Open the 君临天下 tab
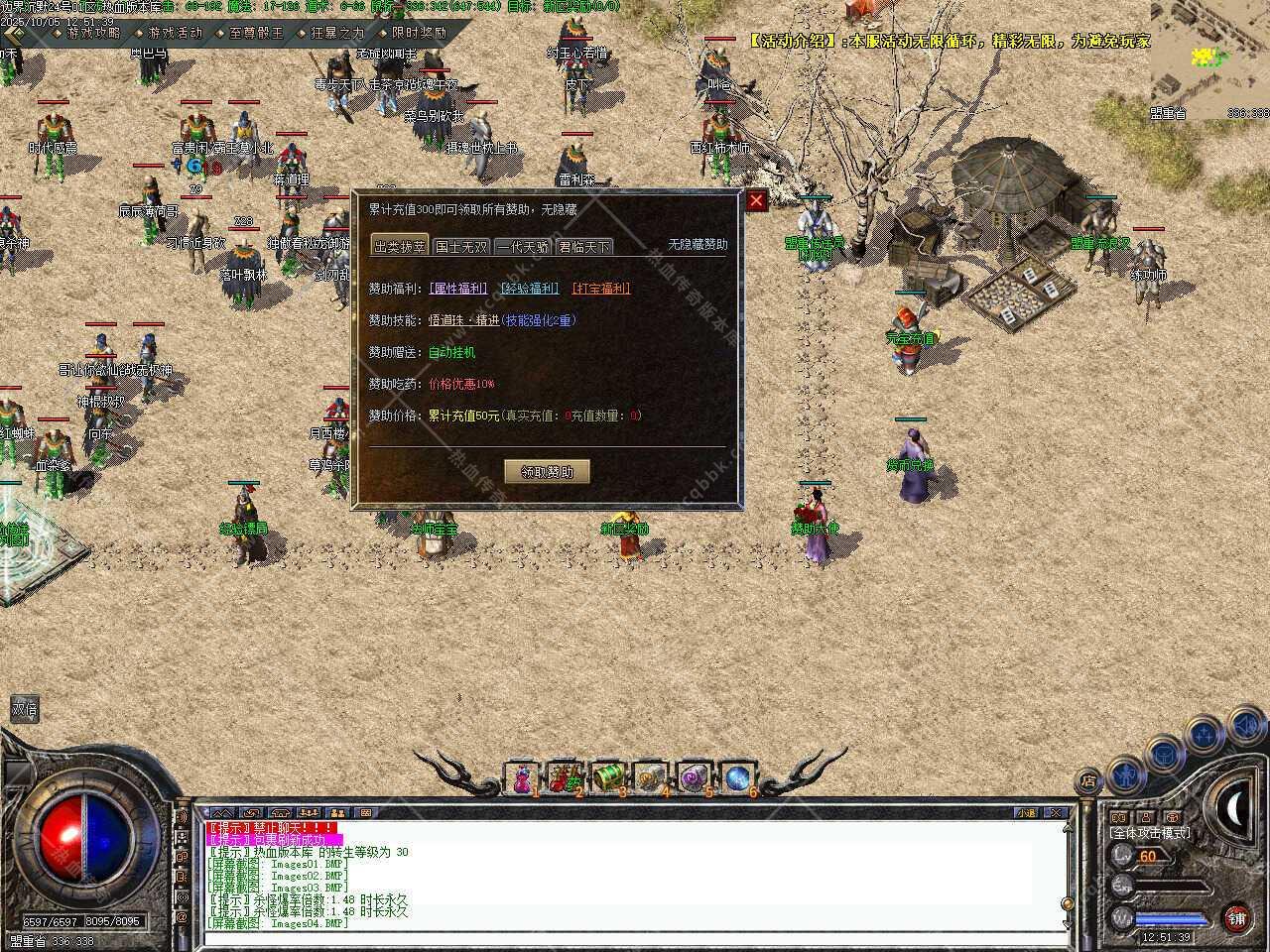 point(584,247)
